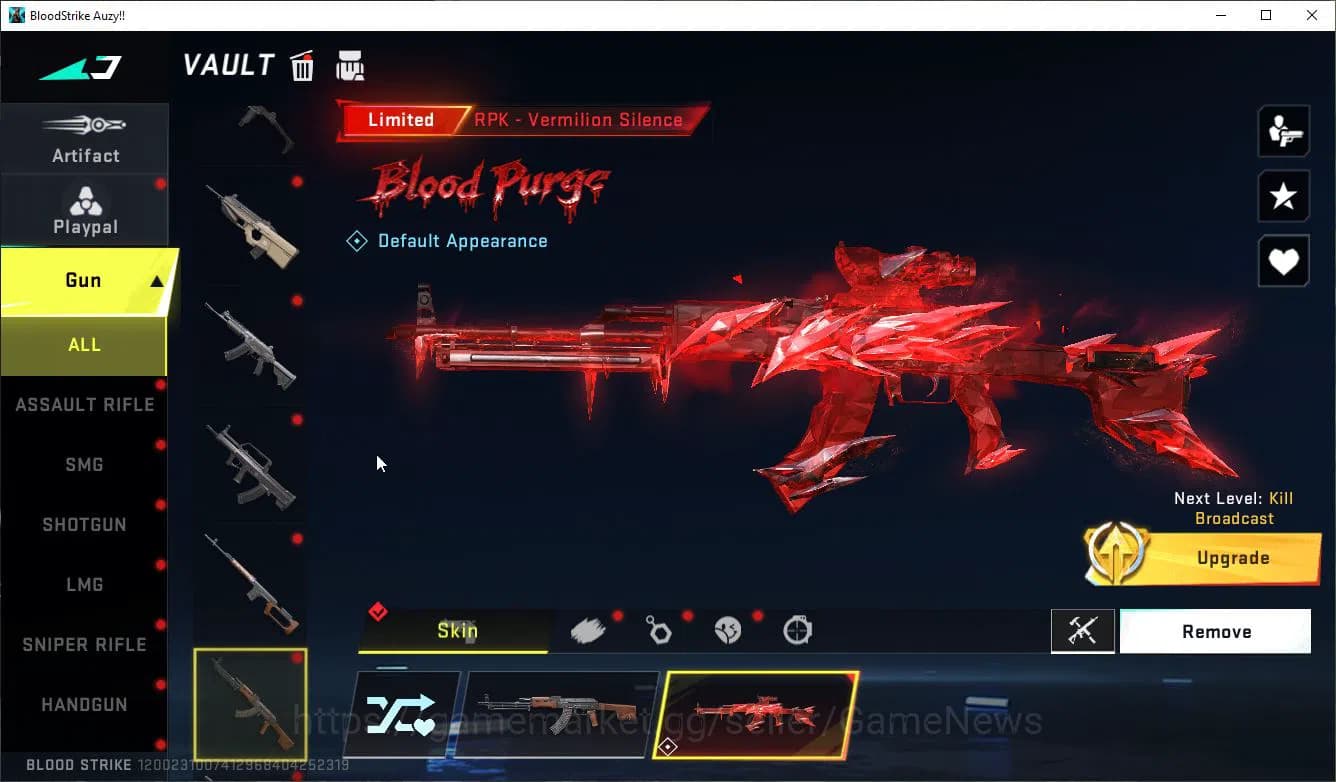Toggle the heart like button
This screenshot has height=782, width=1336.
(x=1283, y=261)
